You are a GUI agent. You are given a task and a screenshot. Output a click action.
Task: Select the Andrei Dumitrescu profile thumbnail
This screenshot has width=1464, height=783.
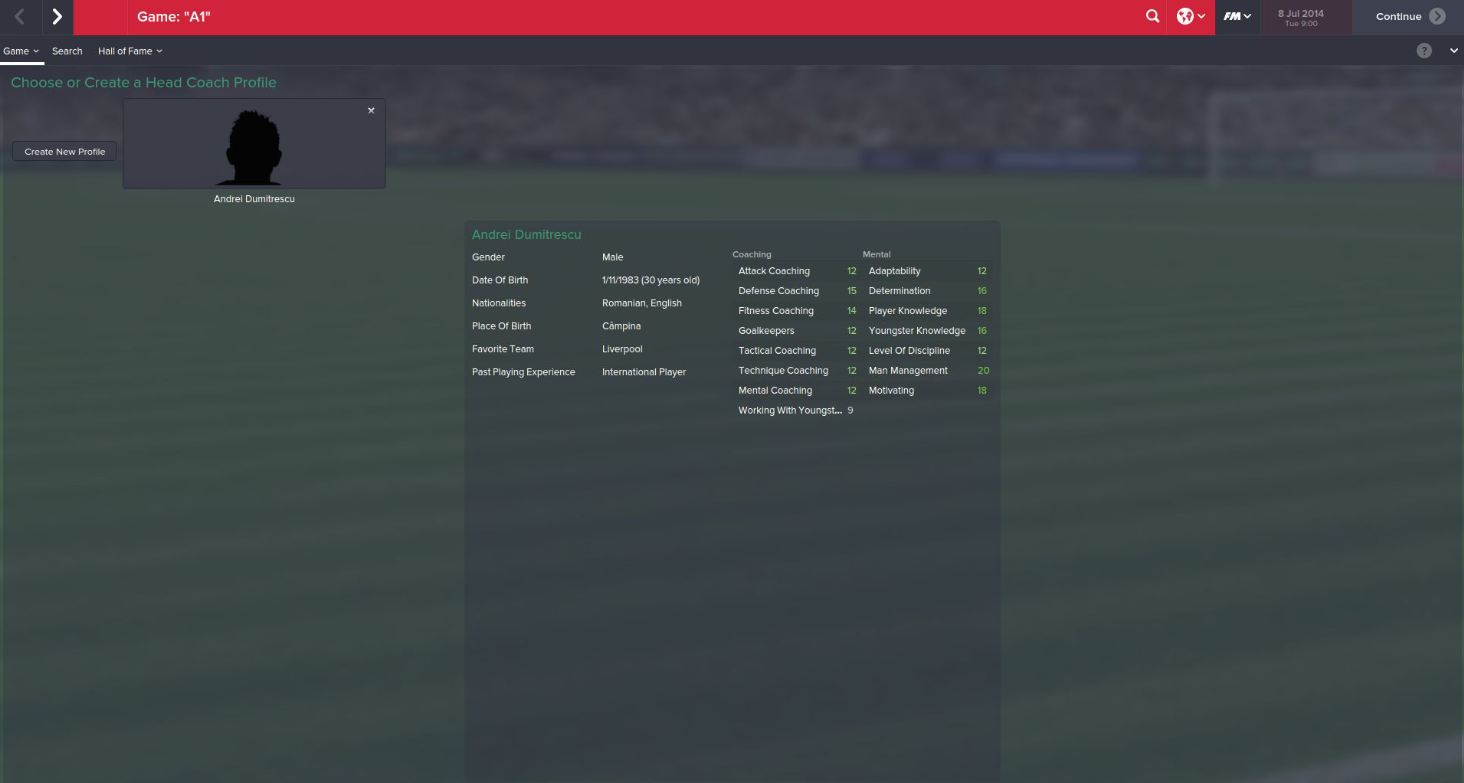coord(253,147)
